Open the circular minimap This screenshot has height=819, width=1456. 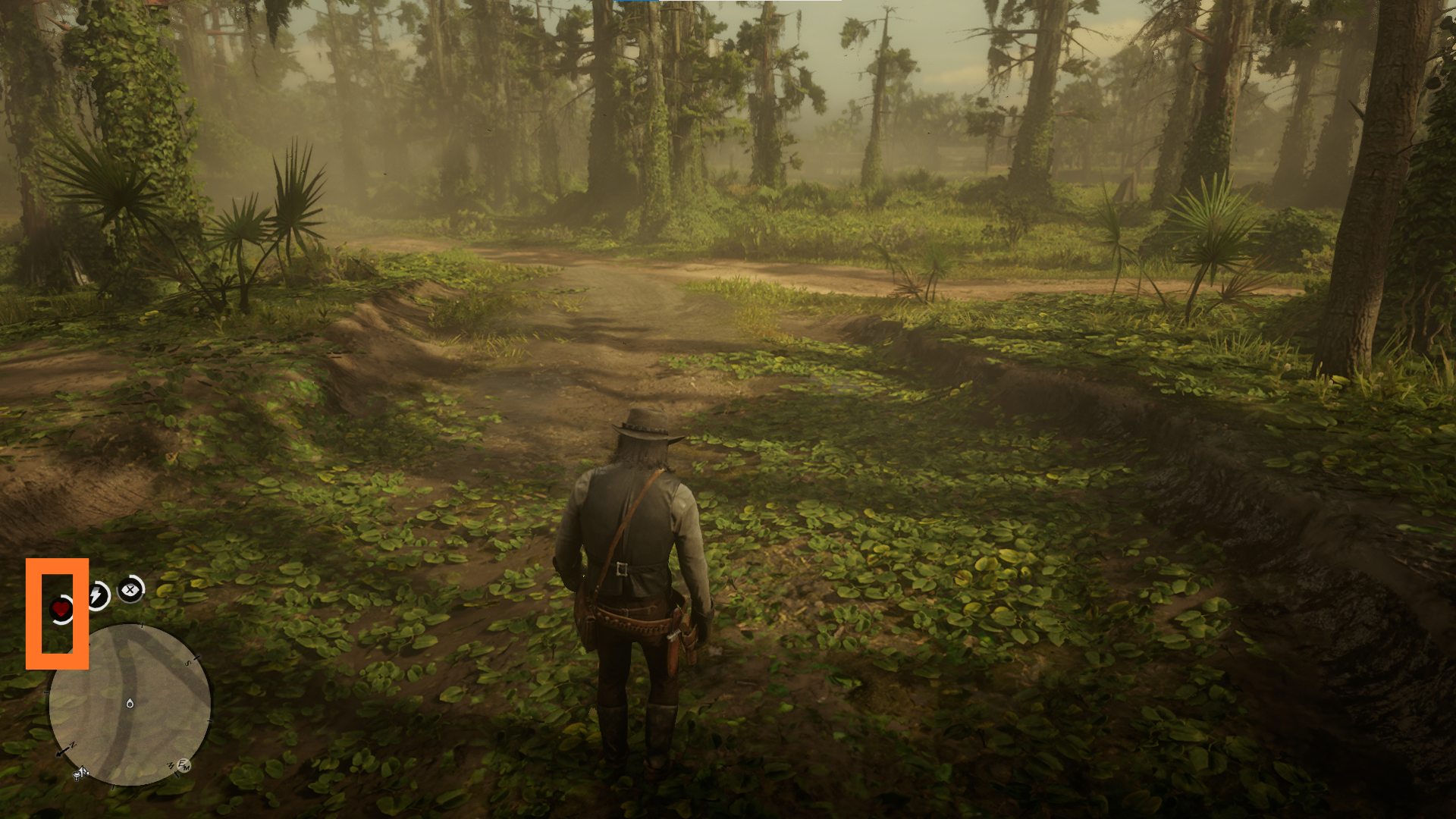click(x=130, y=705)
